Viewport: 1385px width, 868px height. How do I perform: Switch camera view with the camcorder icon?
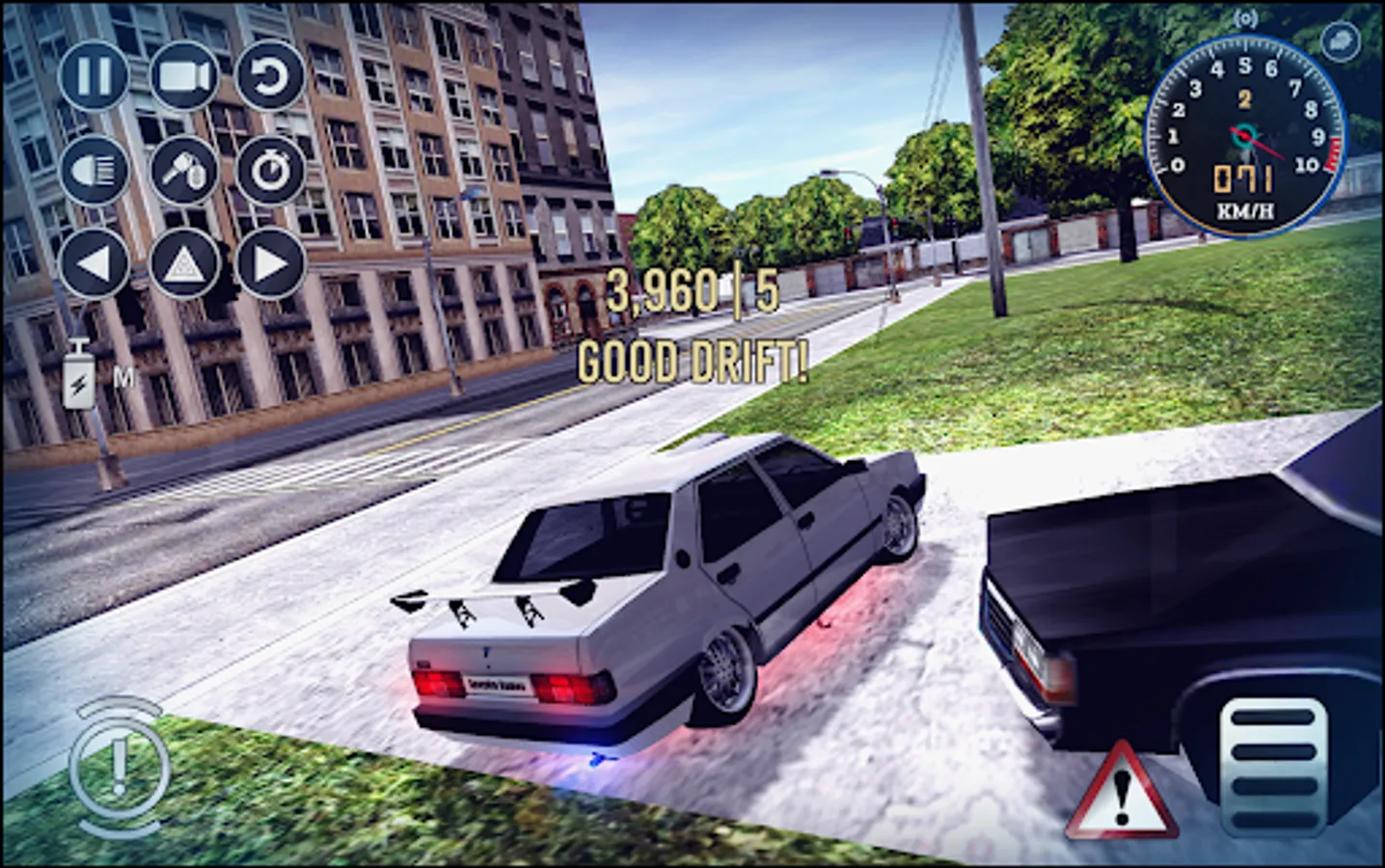pyautogui.click(x=183, y=77)
